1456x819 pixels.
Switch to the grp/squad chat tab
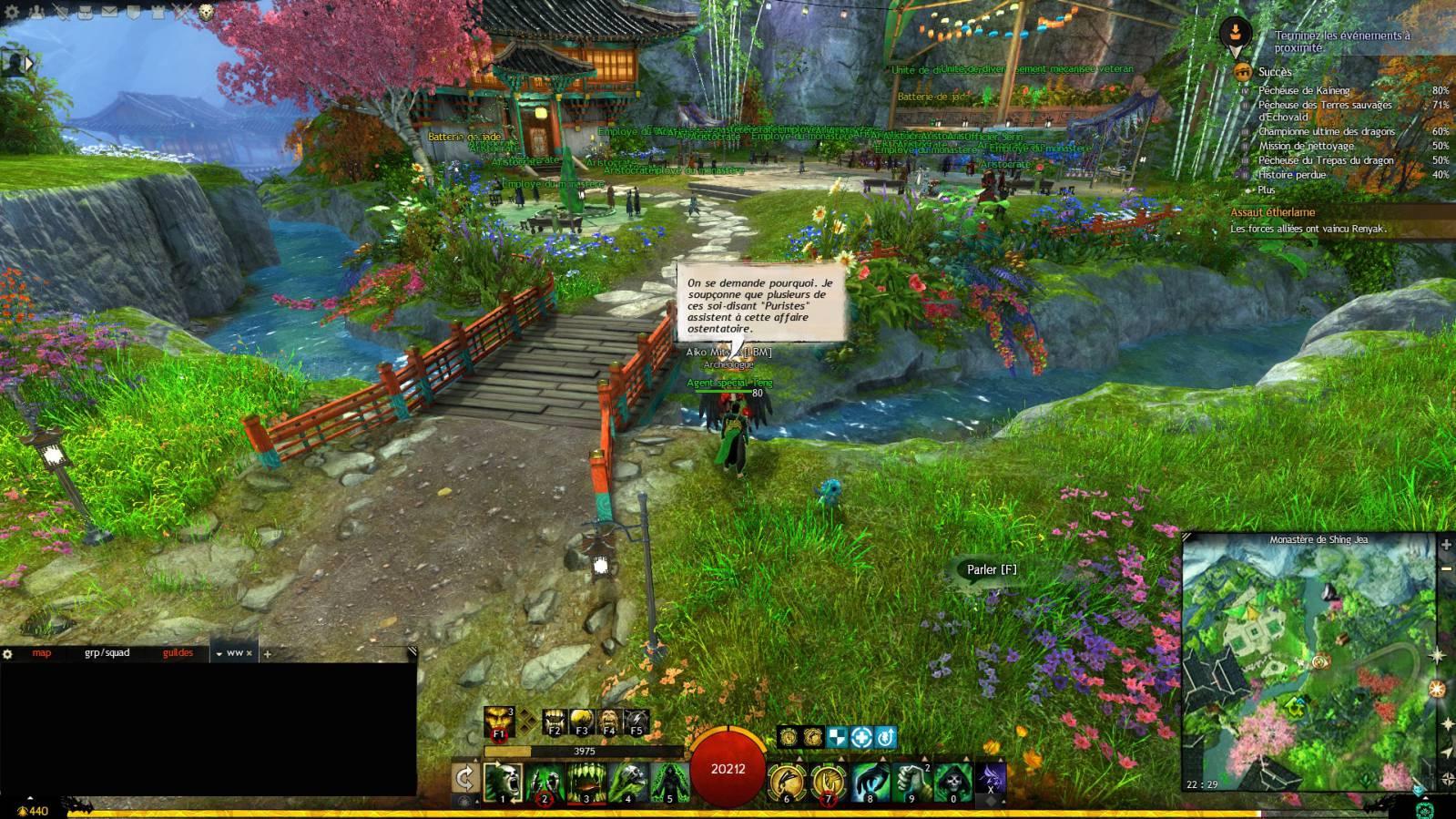(107, 653)
